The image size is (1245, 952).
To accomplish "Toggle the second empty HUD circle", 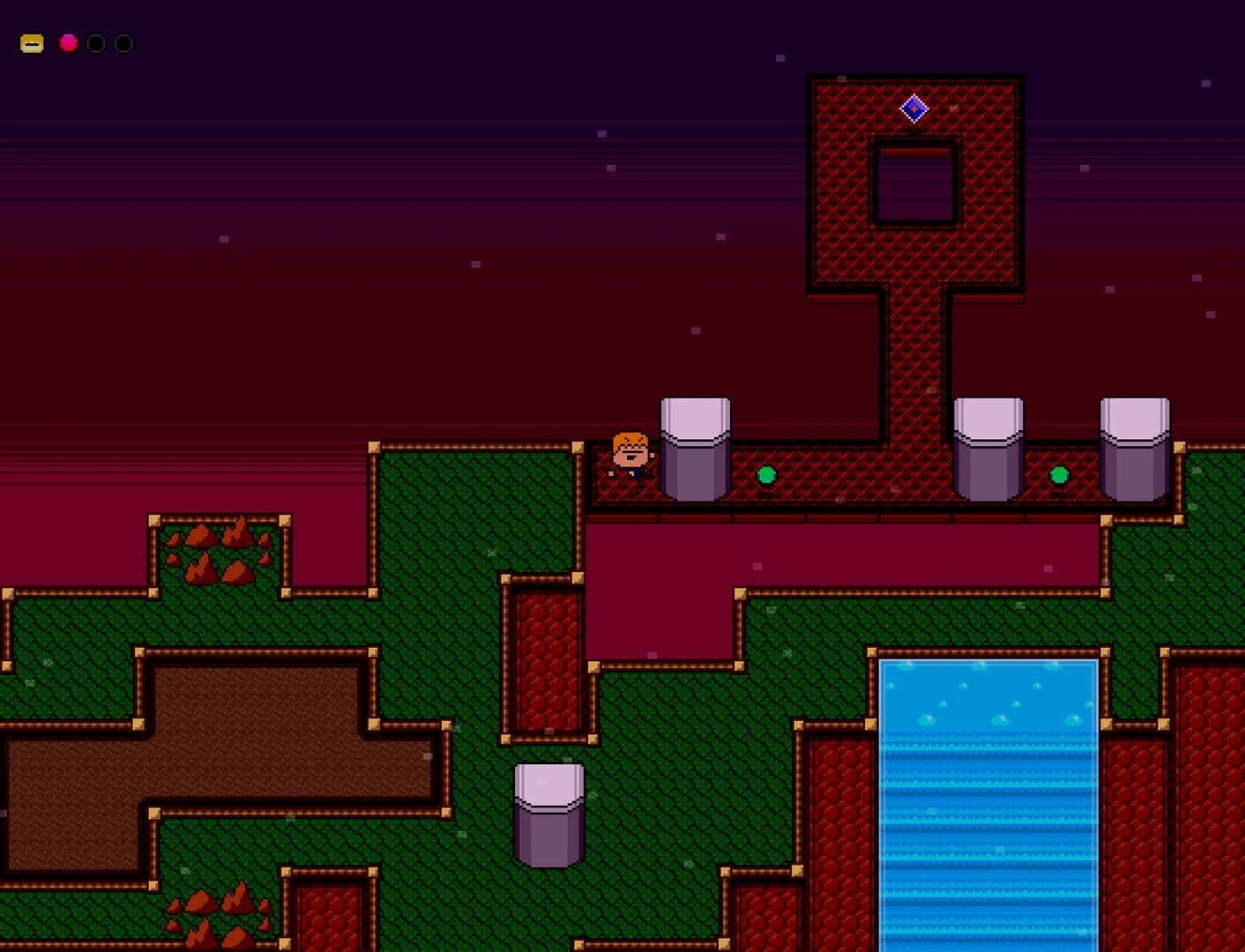I will coord(123,41).
